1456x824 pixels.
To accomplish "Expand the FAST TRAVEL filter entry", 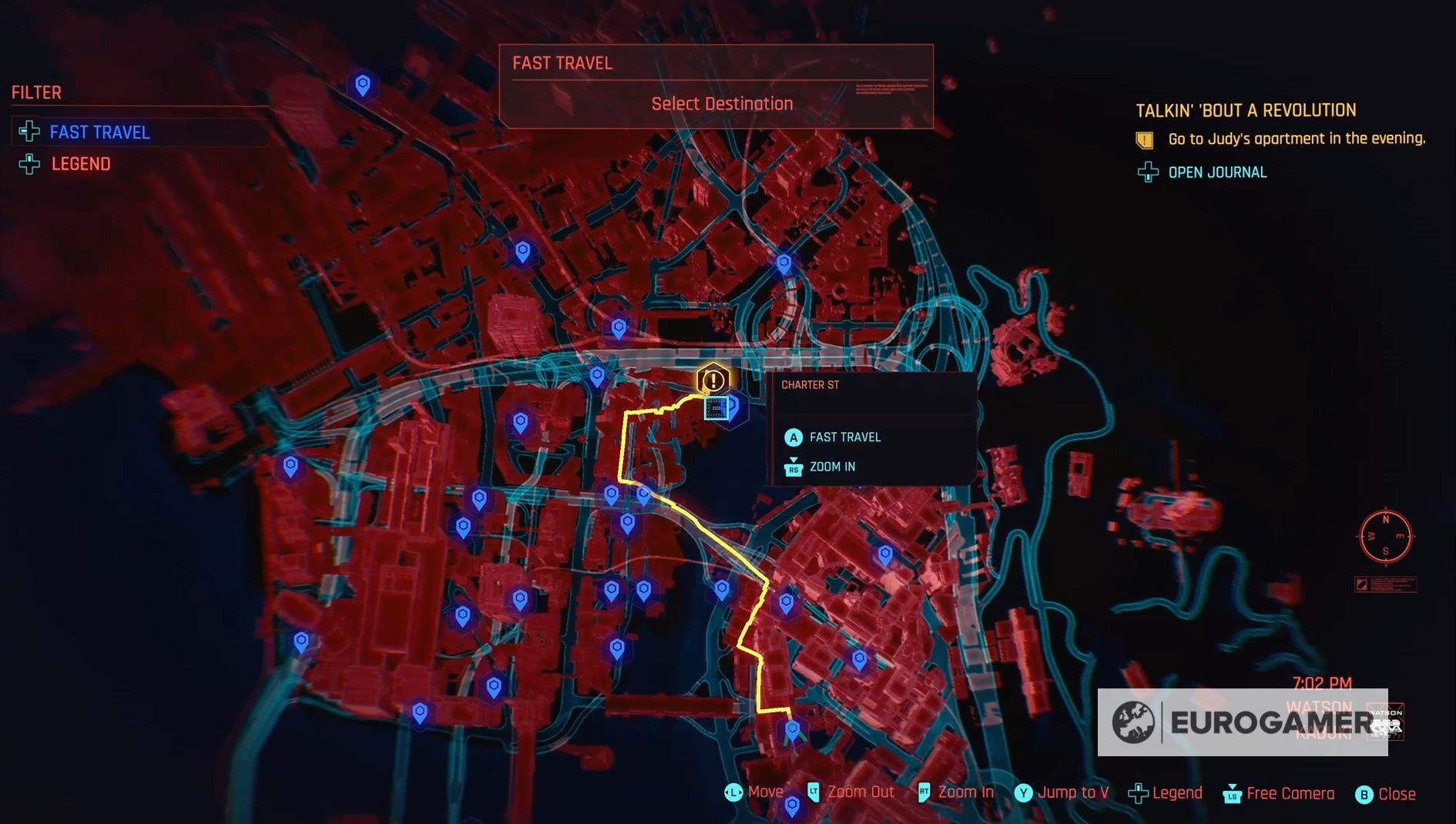I will pos(99,132).
